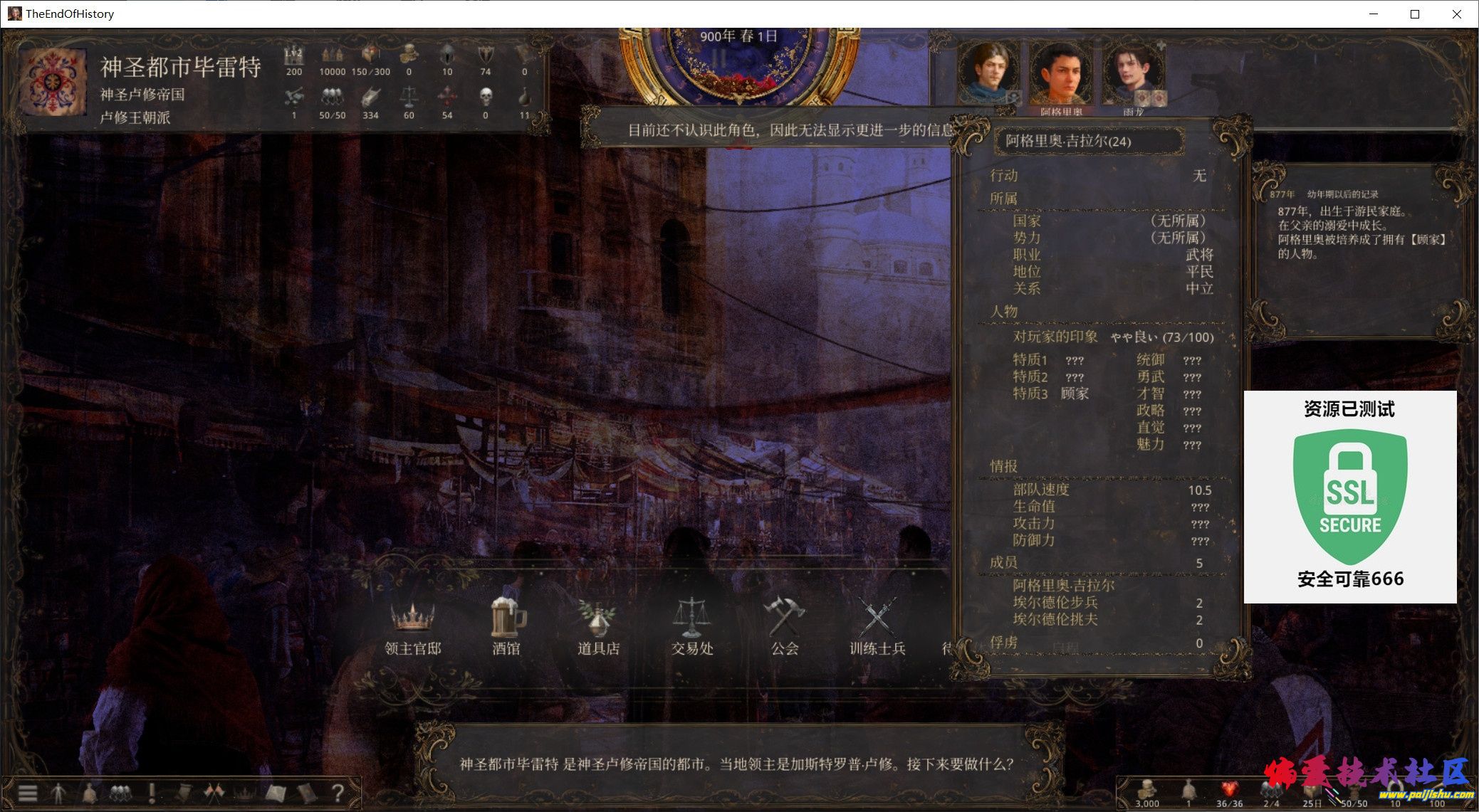Open the 公会 guild

pyautogui.click(x=784, y=627)
